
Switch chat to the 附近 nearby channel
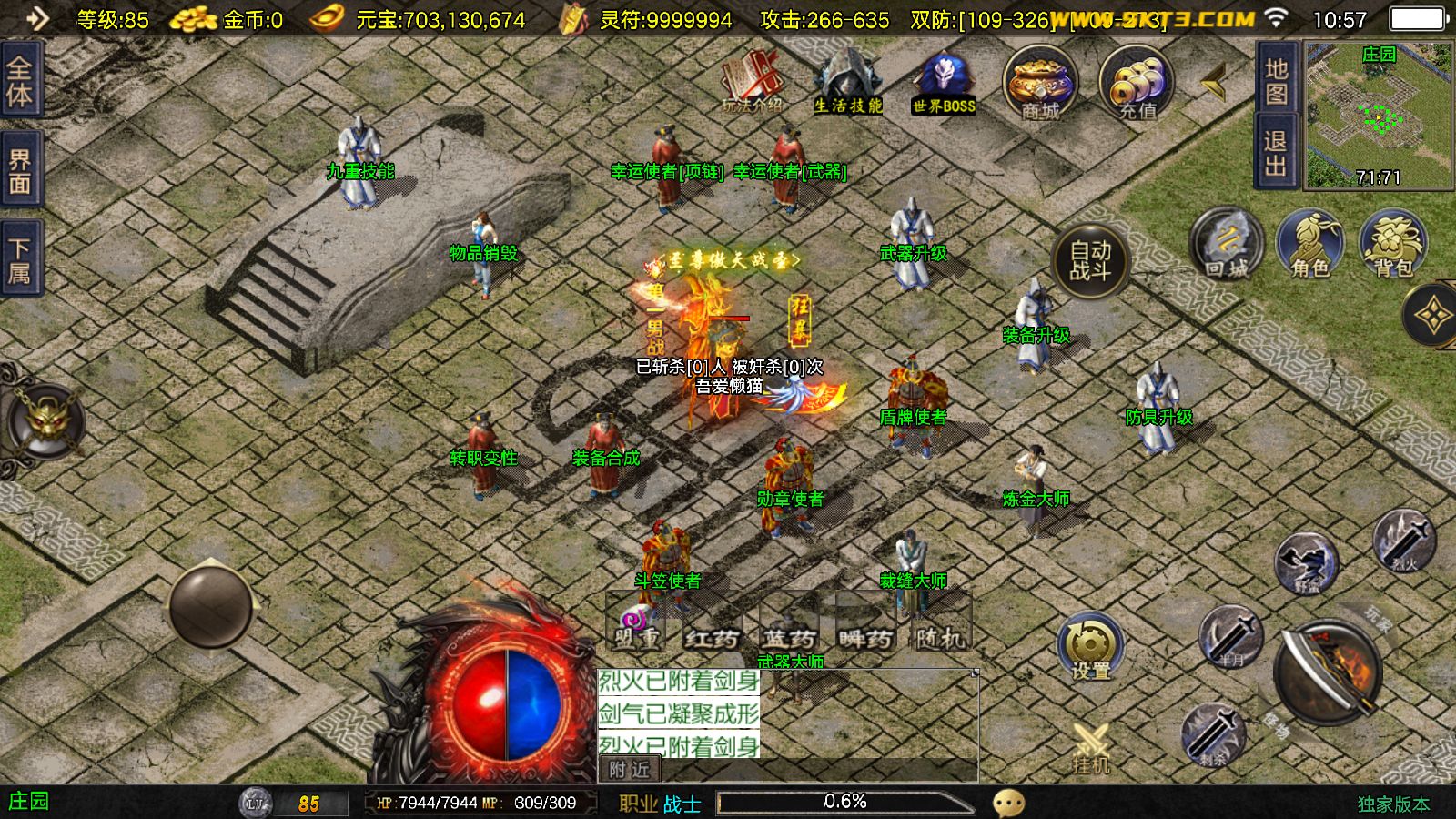point(629,770)
